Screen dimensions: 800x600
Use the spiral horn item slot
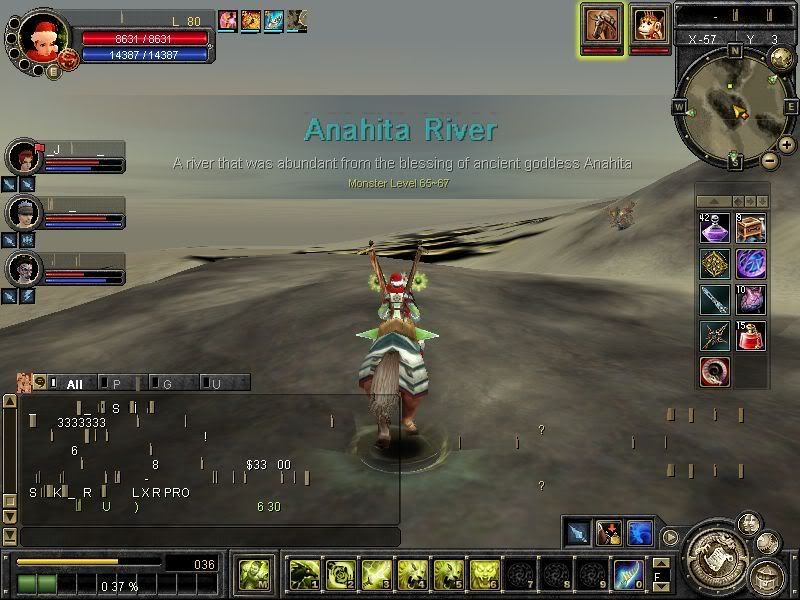(714, 372)
